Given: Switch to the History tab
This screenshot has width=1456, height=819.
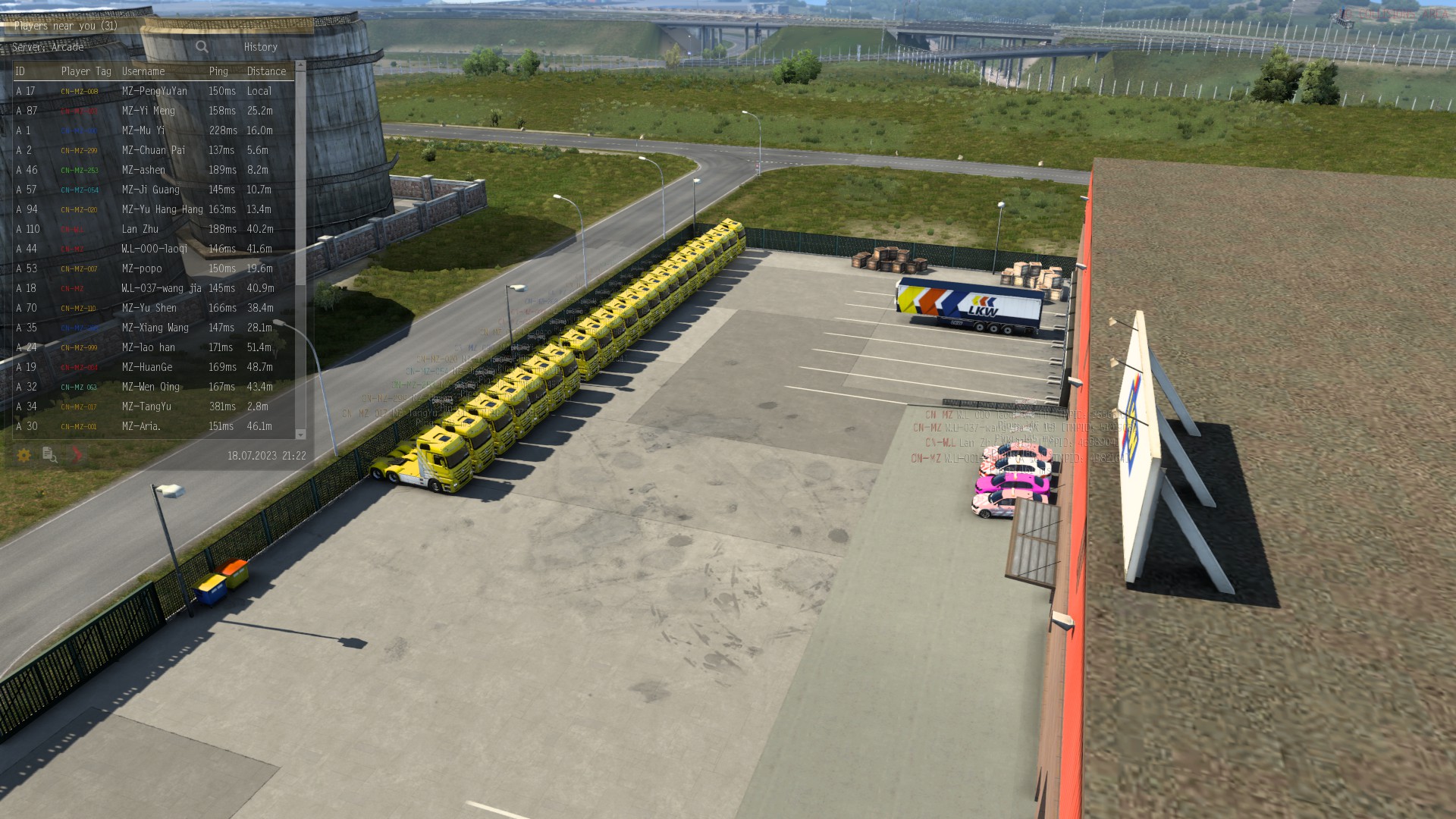Looking at the screenshot, I should 260,47.
